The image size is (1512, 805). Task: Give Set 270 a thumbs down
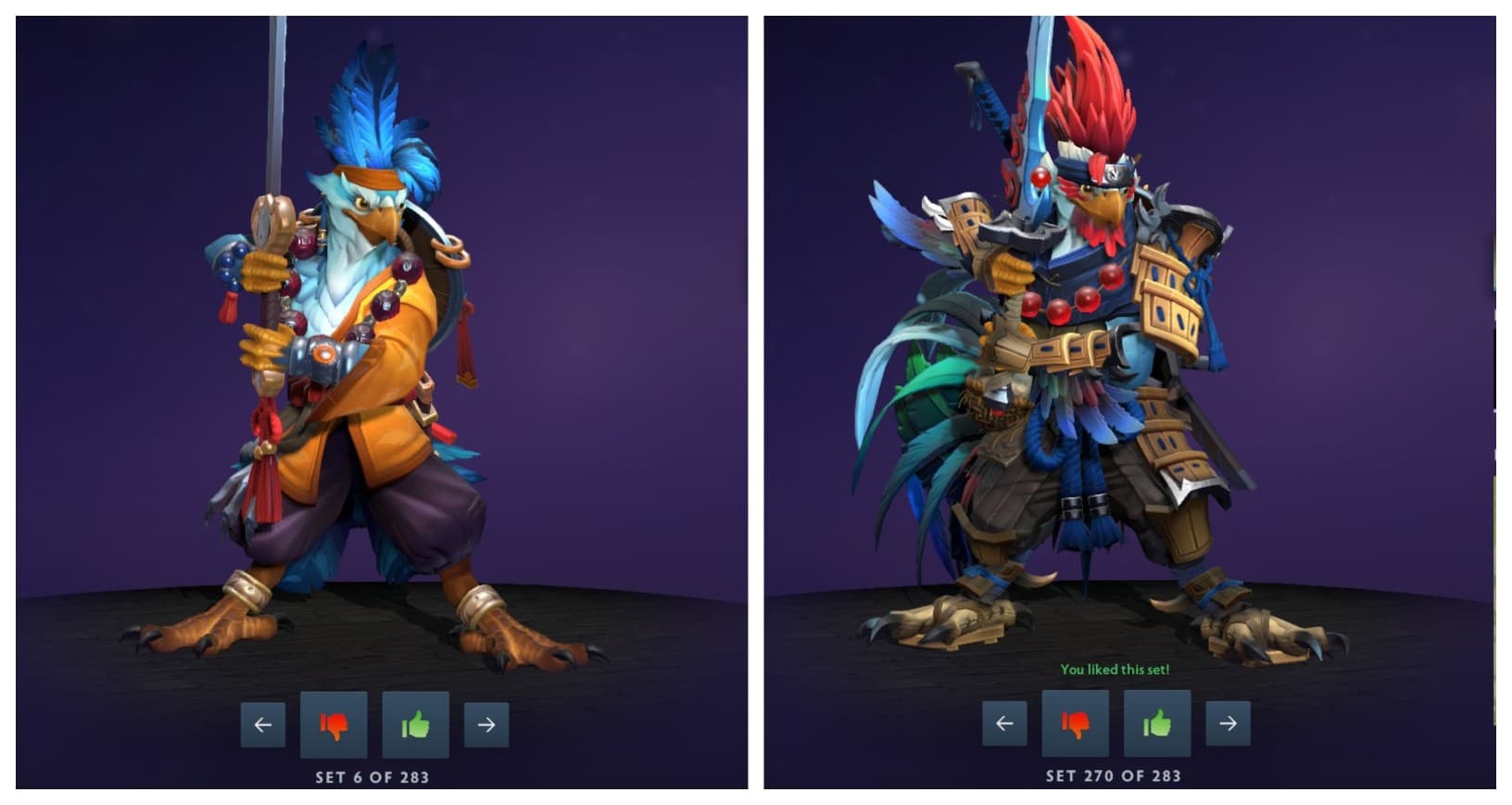coord(1075,723)
